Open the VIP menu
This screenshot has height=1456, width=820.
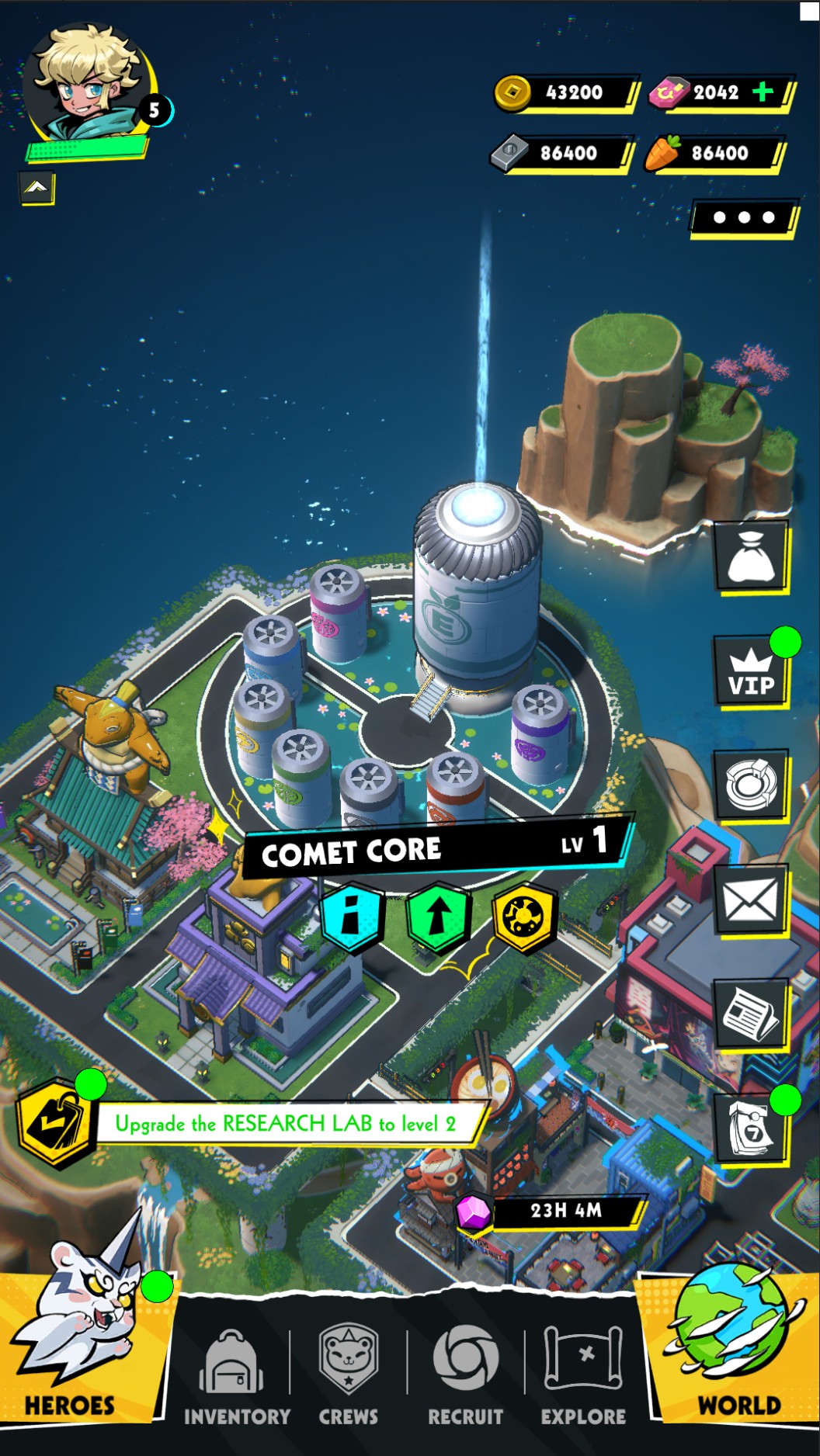coord(751,671)
